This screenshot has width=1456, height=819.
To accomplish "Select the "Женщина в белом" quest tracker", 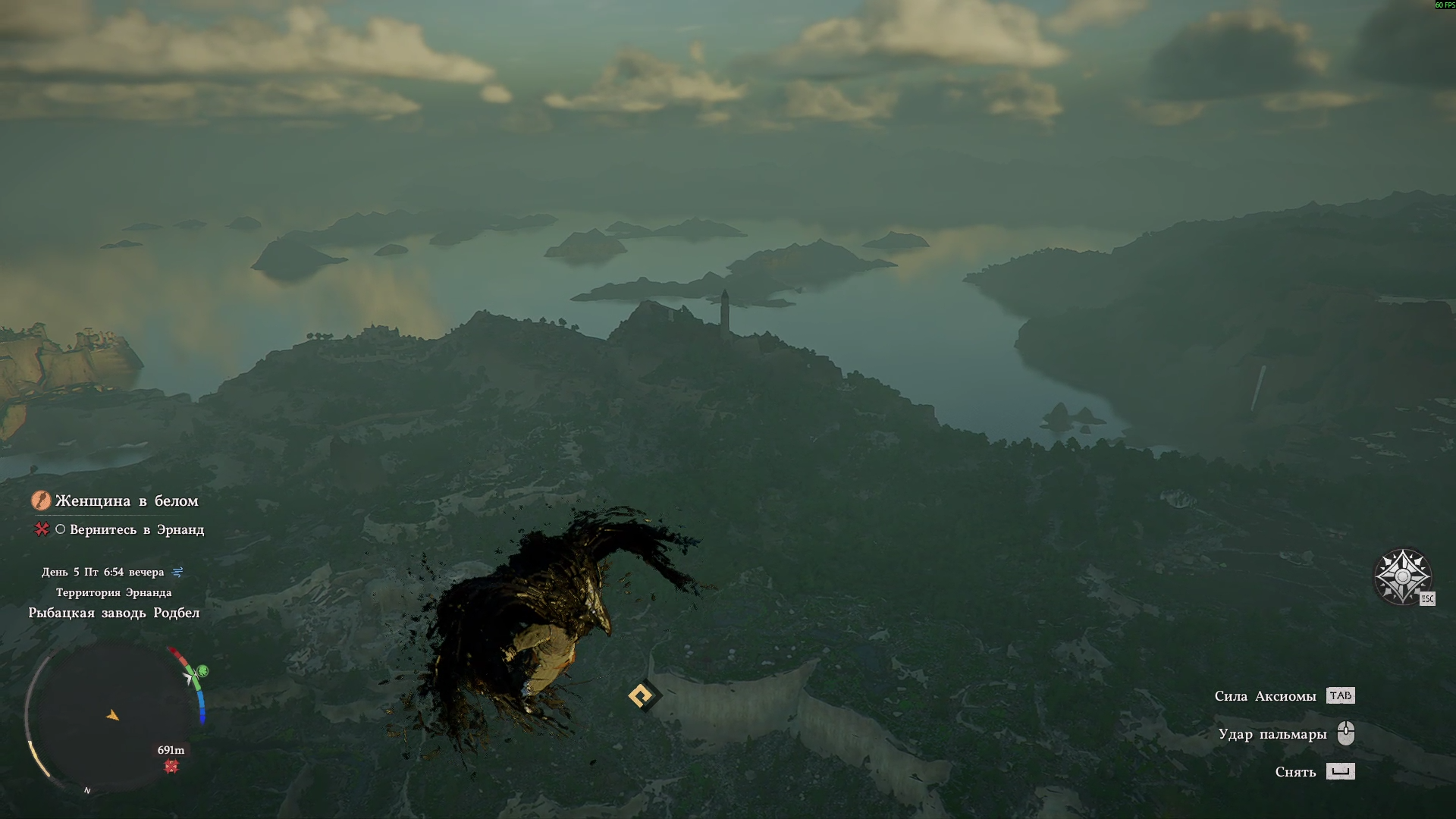I will pos(126,500).
